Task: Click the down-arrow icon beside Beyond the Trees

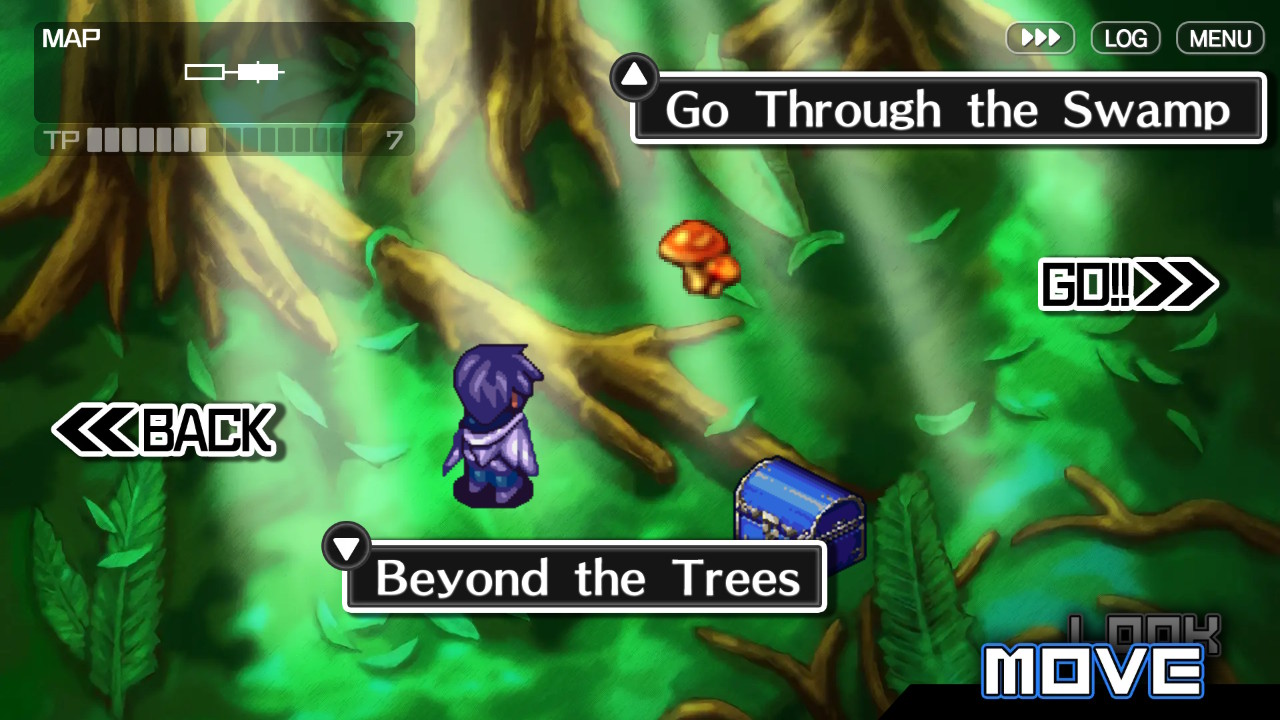Action: (347, 546)
